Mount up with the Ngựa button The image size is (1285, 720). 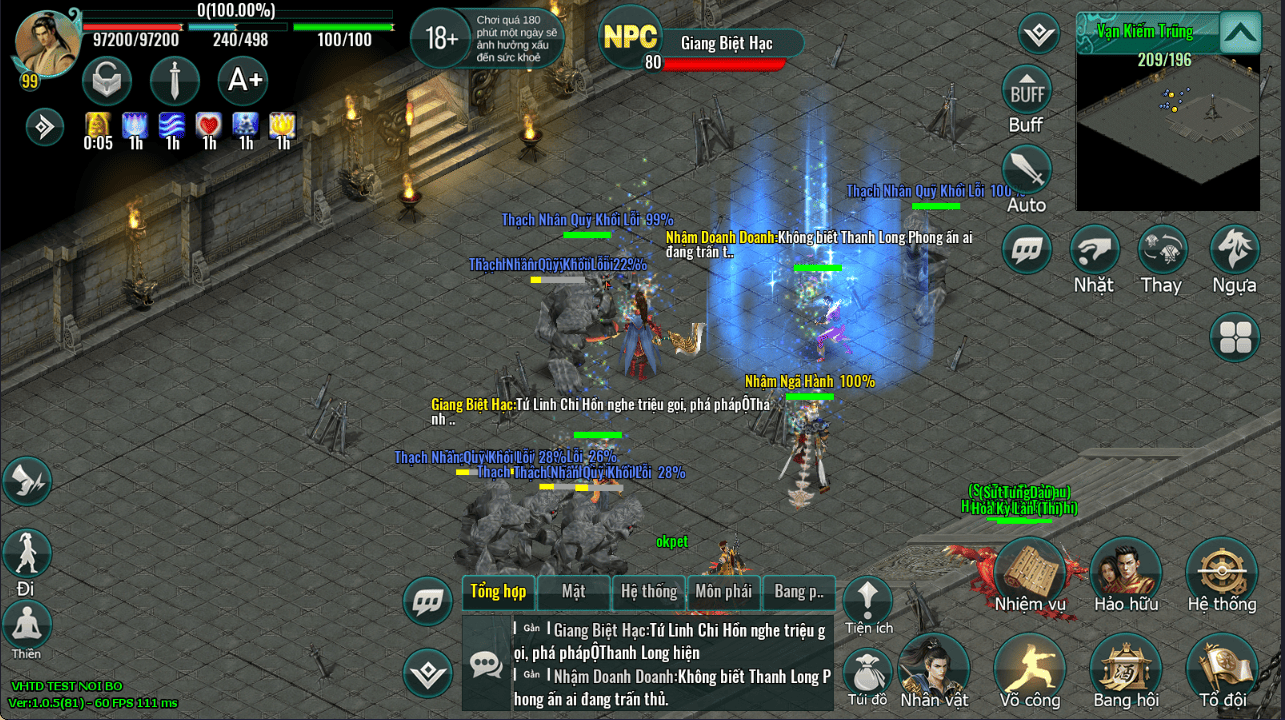[x=1234, y=250]
